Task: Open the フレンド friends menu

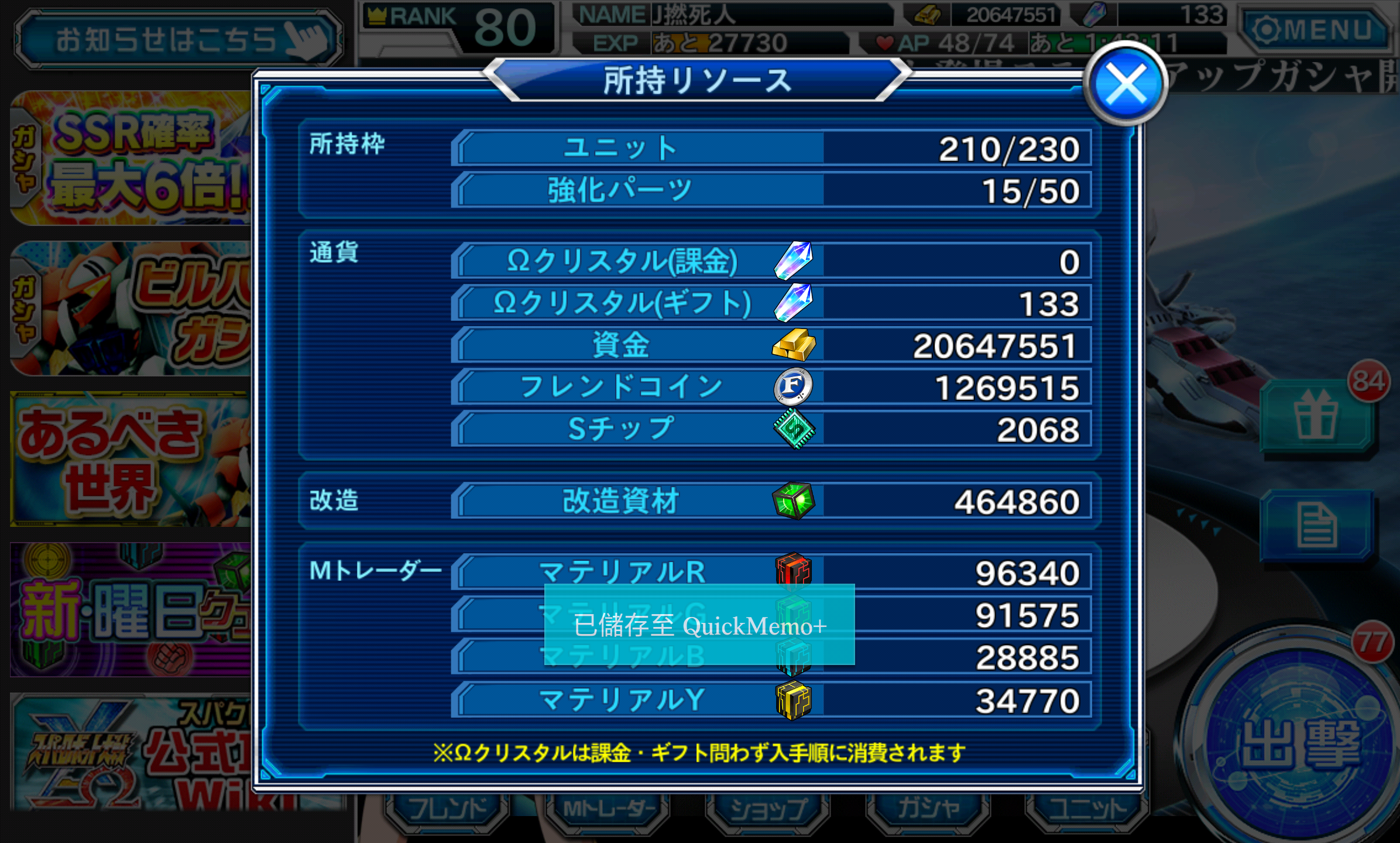Action: (447, 810)
